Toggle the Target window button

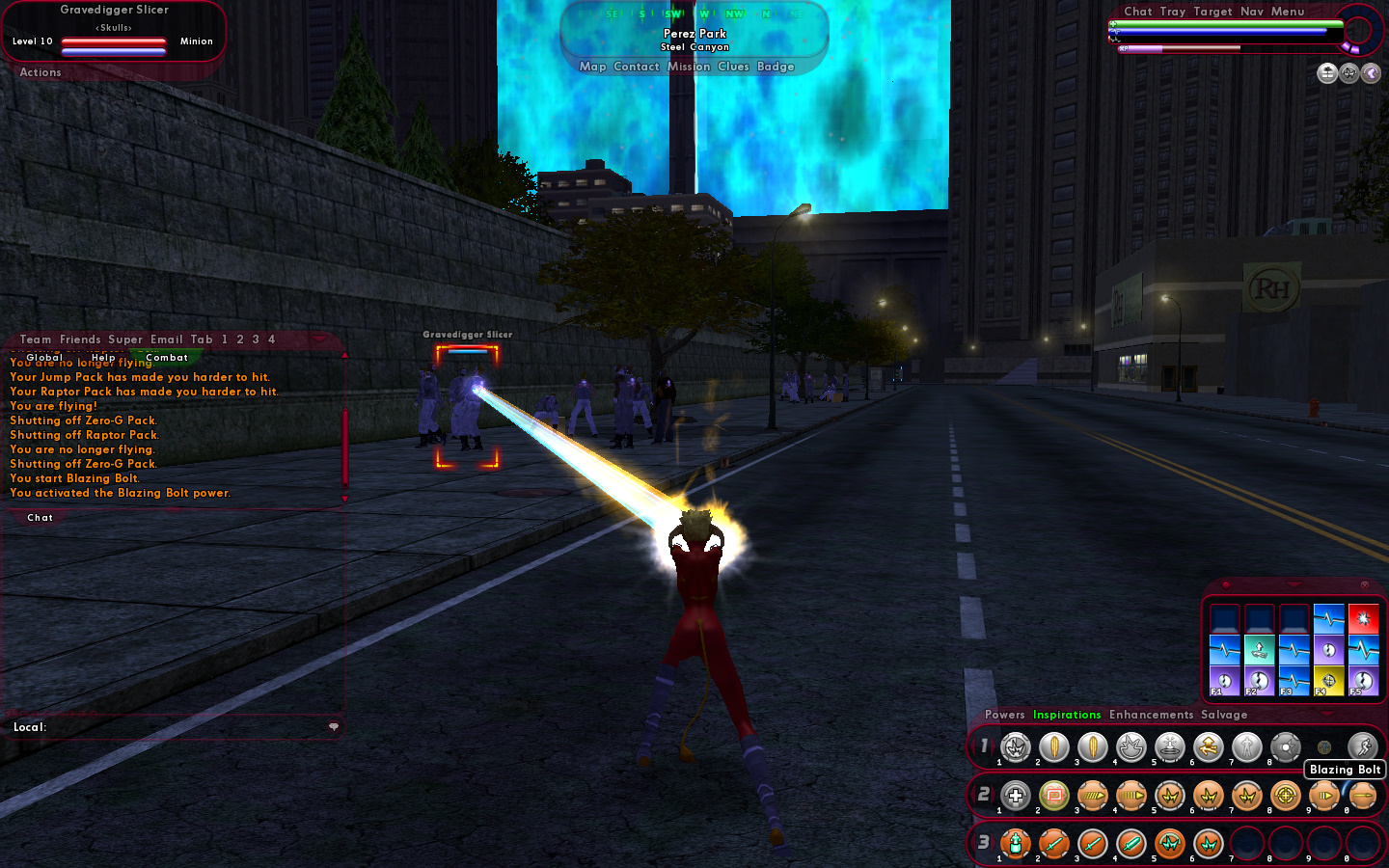1212,12
